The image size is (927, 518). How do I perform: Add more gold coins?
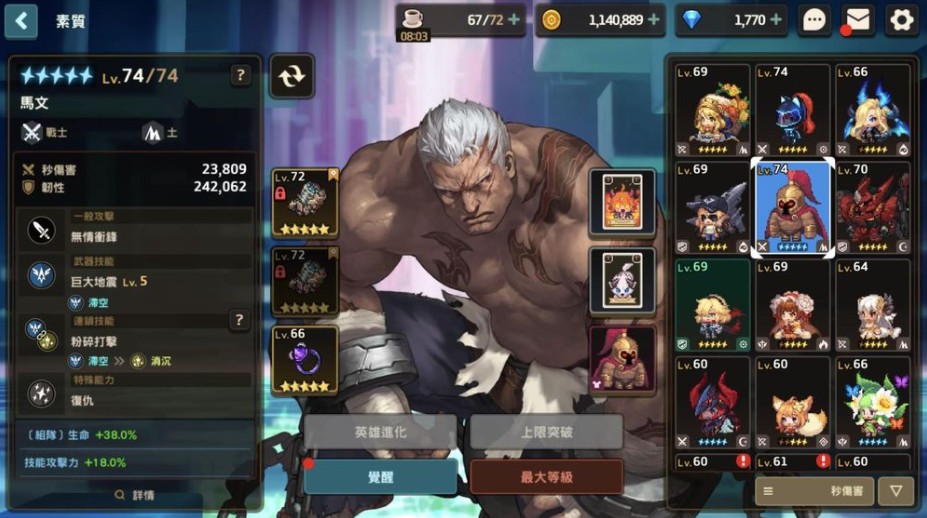point(654,20)
